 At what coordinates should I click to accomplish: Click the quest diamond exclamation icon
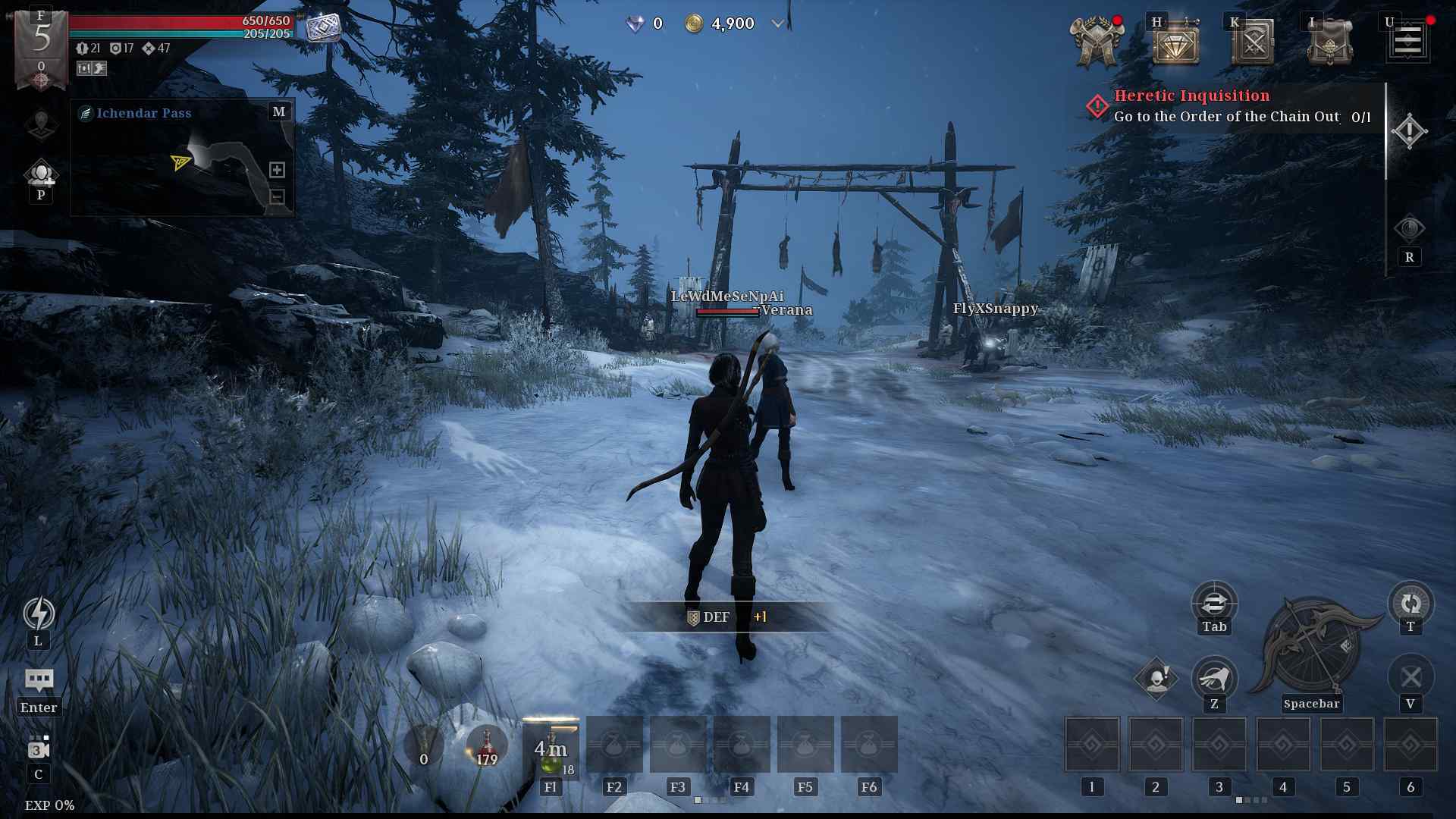click(1409, 131)
